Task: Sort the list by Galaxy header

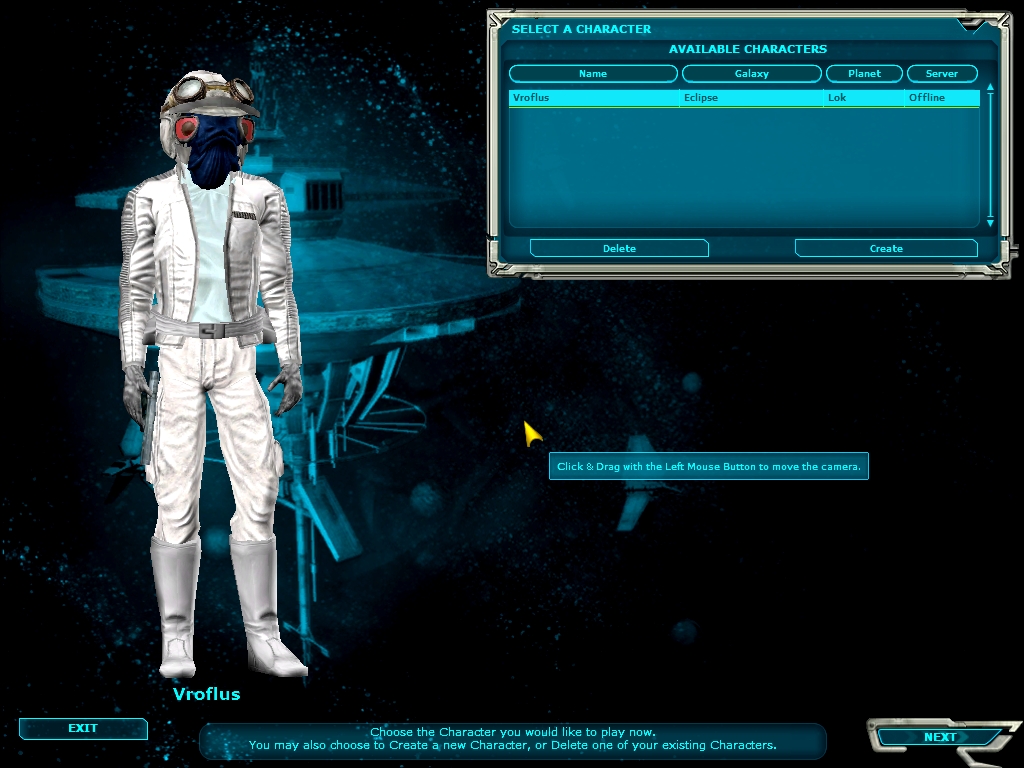Action: 751,74
